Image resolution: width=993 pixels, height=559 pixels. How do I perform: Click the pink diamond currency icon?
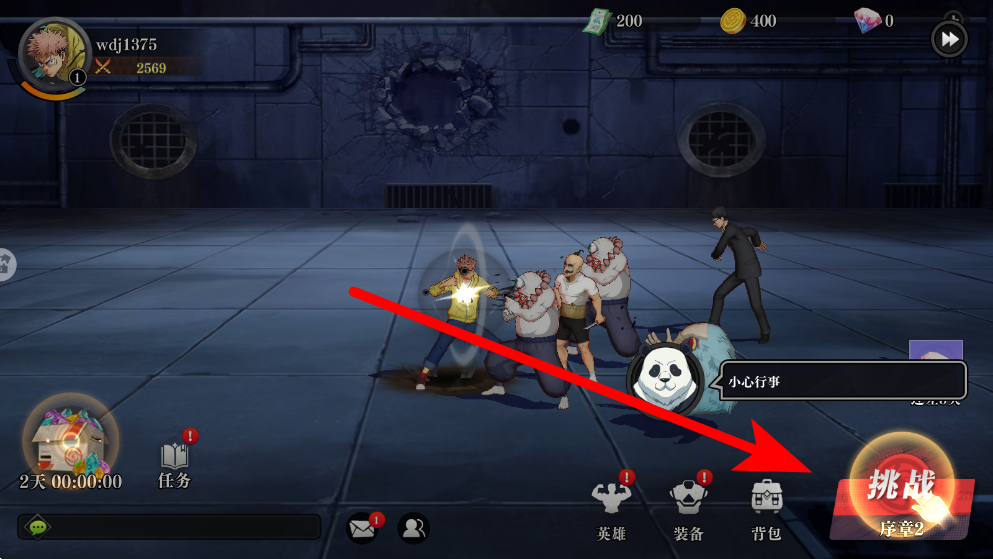(x=866, y=21)
